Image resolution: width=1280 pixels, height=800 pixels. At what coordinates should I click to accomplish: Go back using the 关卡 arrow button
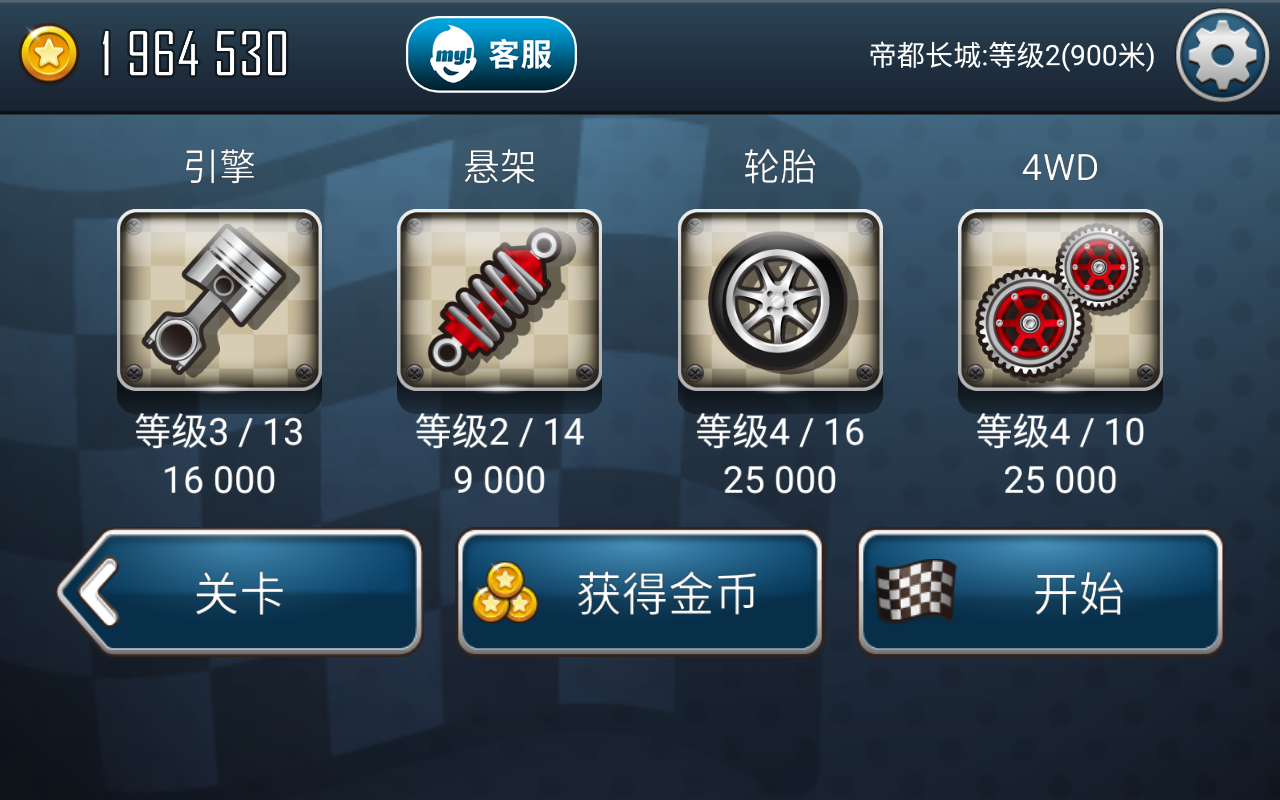[x=240, y=590]
